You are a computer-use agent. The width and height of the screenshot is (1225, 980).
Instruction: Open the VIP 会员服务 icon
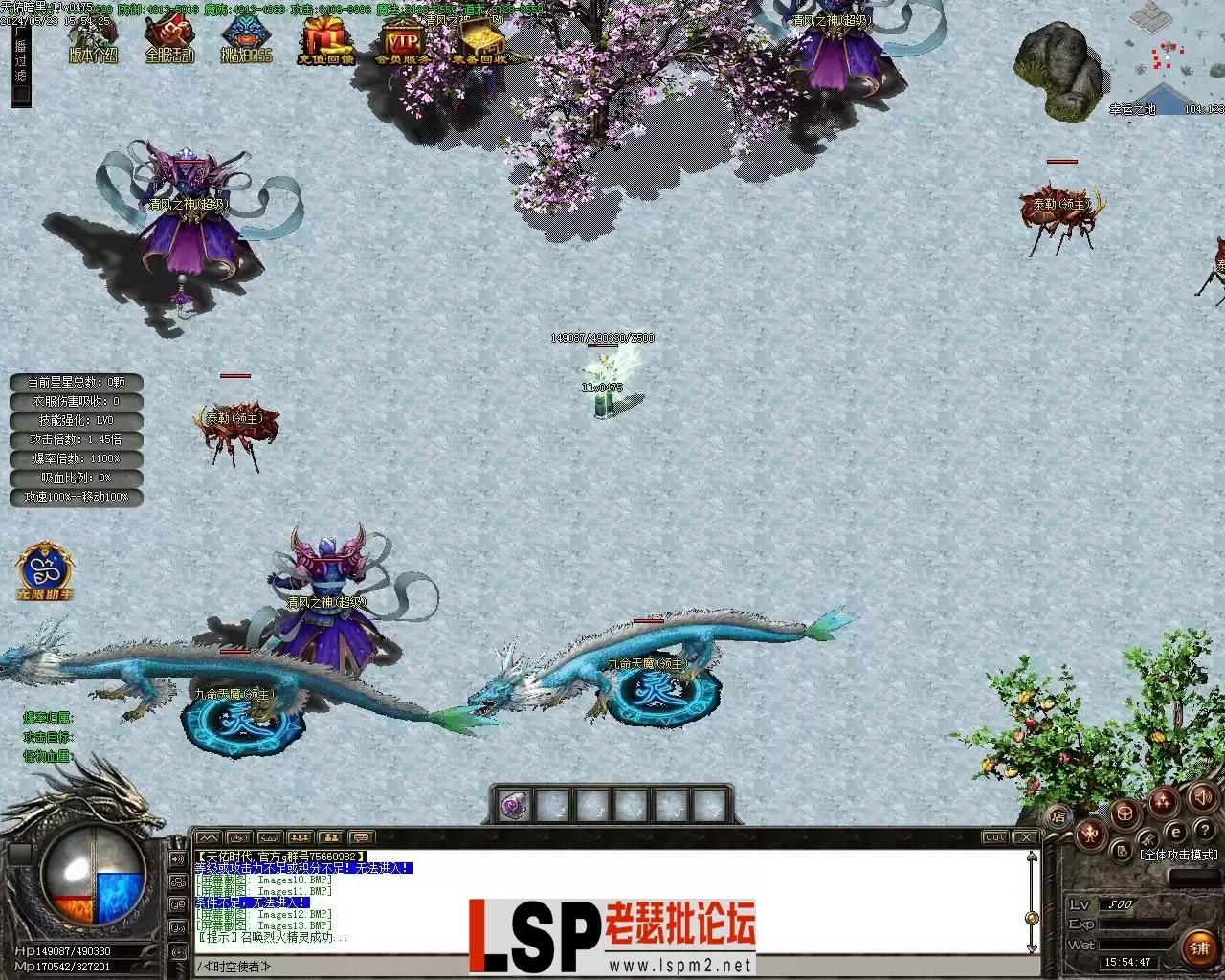[x=403, y=41]
